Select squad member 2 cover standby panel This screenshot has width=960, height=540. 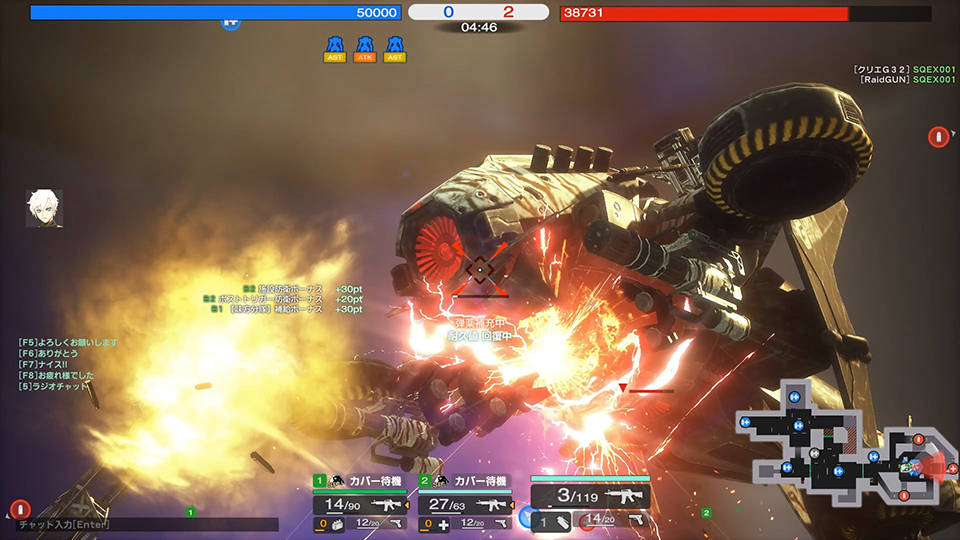click(465, 481)
